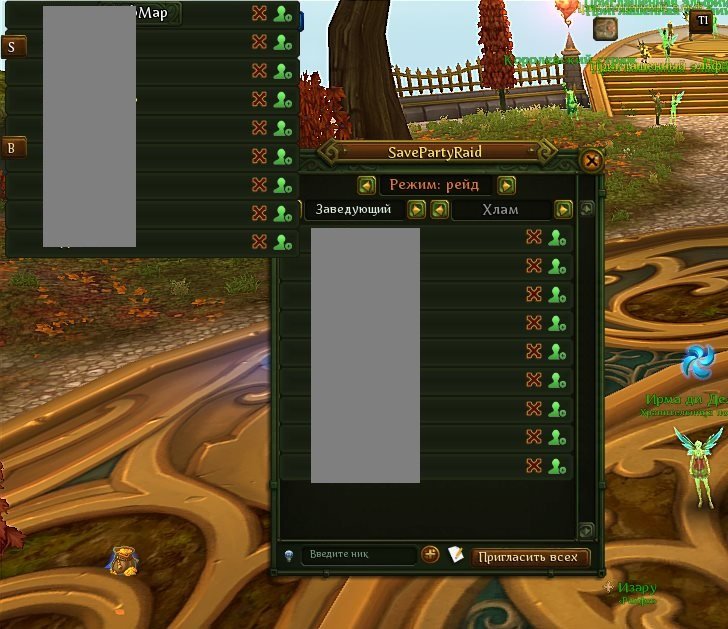Screen dimensions: 728x629
Task: Click the lightbulb hint icon
Action: click(x=288, y=555)
